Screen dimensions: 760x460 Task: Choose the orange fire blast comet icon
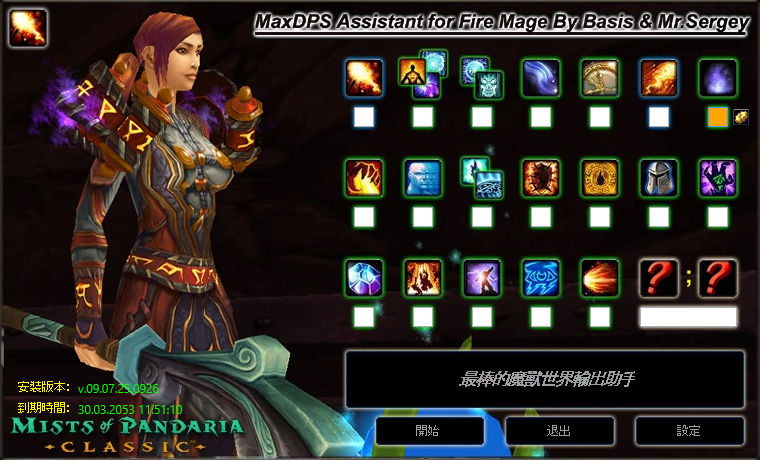click(600, 278)
